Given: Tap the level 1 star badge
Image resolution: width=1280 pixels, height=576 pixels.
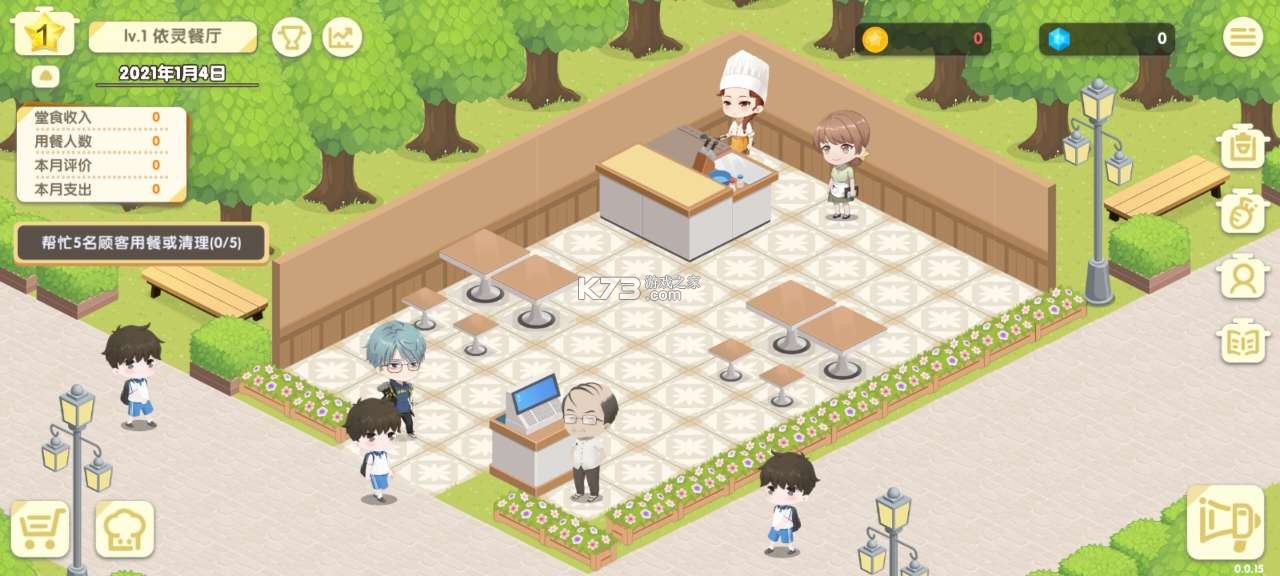Looking at the screenshot, I should click(x=45, y=35).
